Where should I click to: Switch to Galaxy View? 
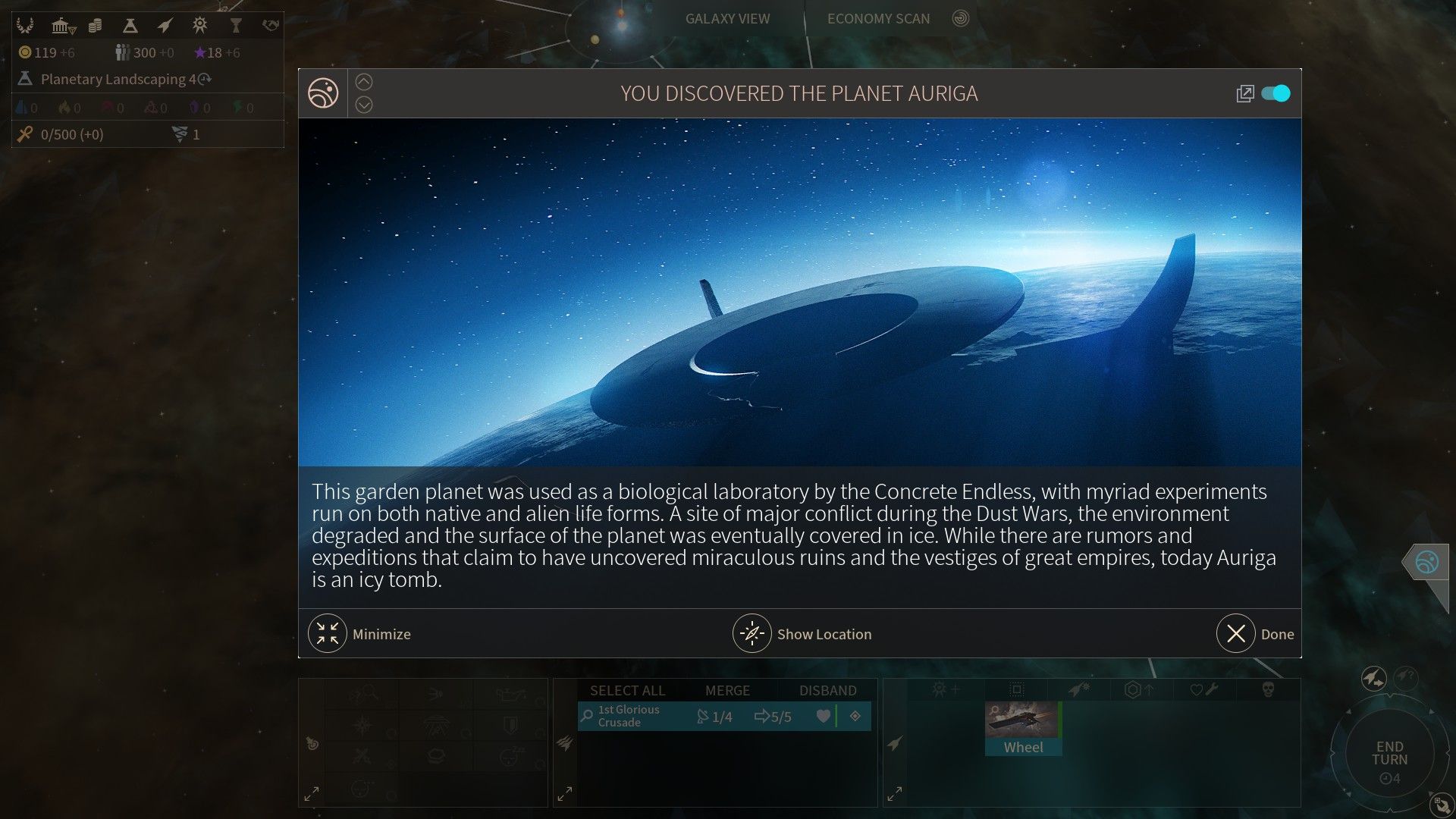tap(727, 18)
